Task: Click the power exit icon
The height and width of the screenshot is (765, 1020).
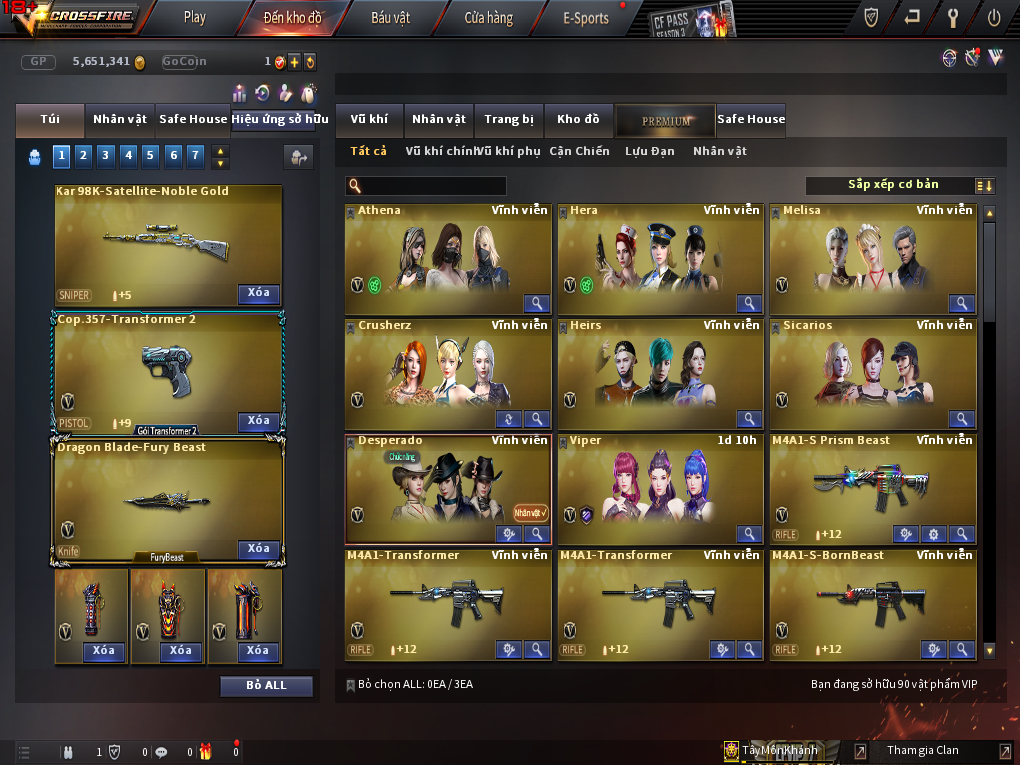Action: pyautogui.click(x=994, y=17)
